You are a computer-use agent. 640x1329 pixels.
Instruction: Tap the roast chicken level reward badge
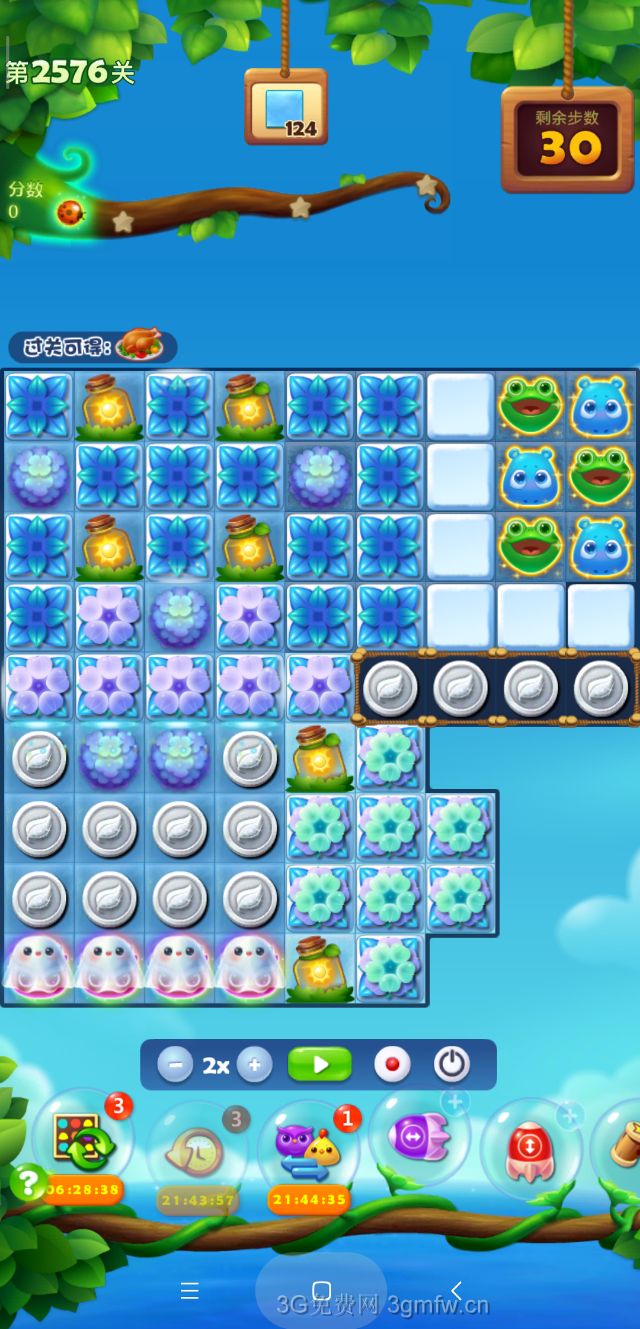pos(140,346)
